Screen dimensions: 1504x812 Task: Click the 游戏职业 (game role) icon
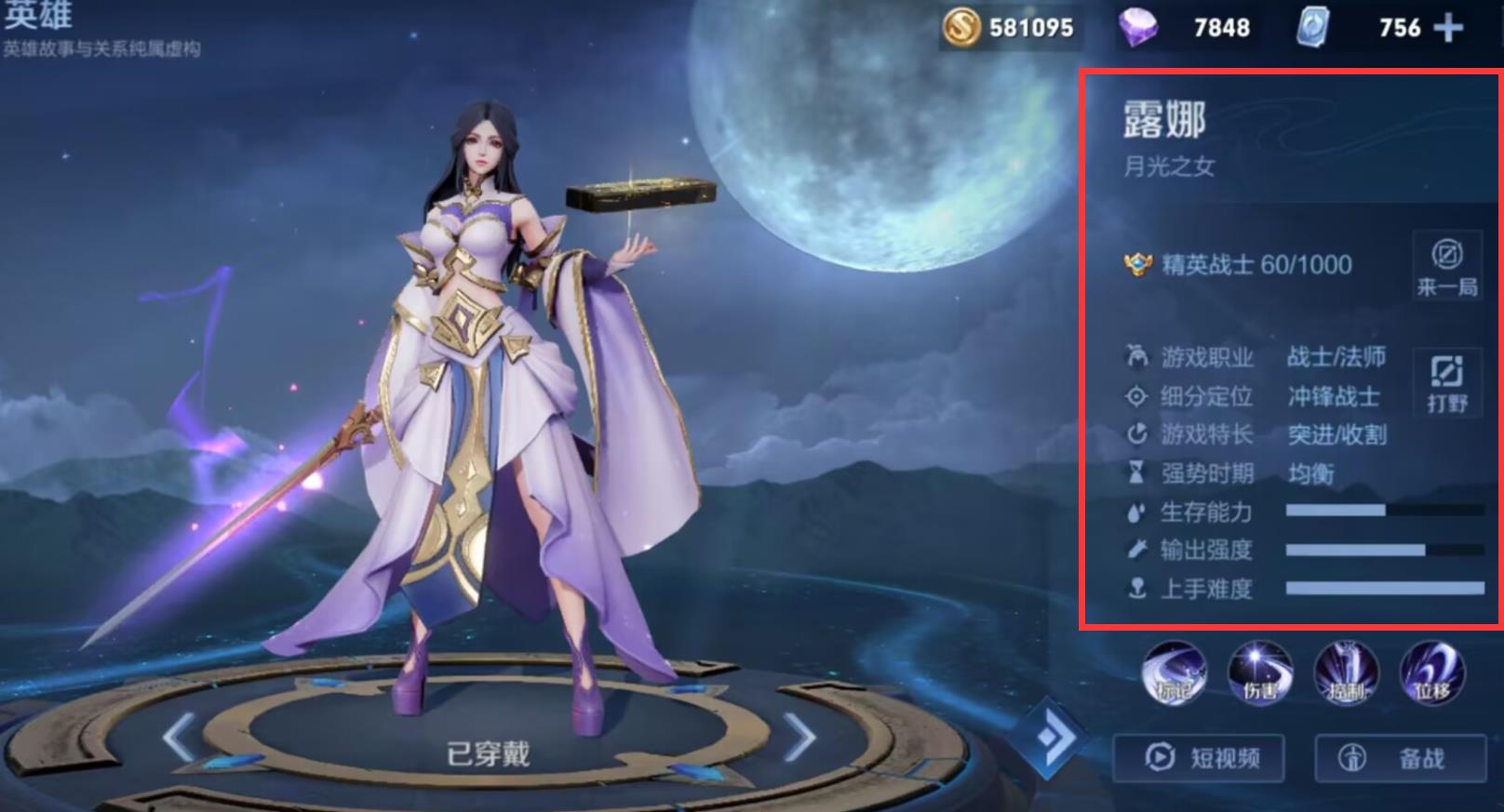[1135, 356]
